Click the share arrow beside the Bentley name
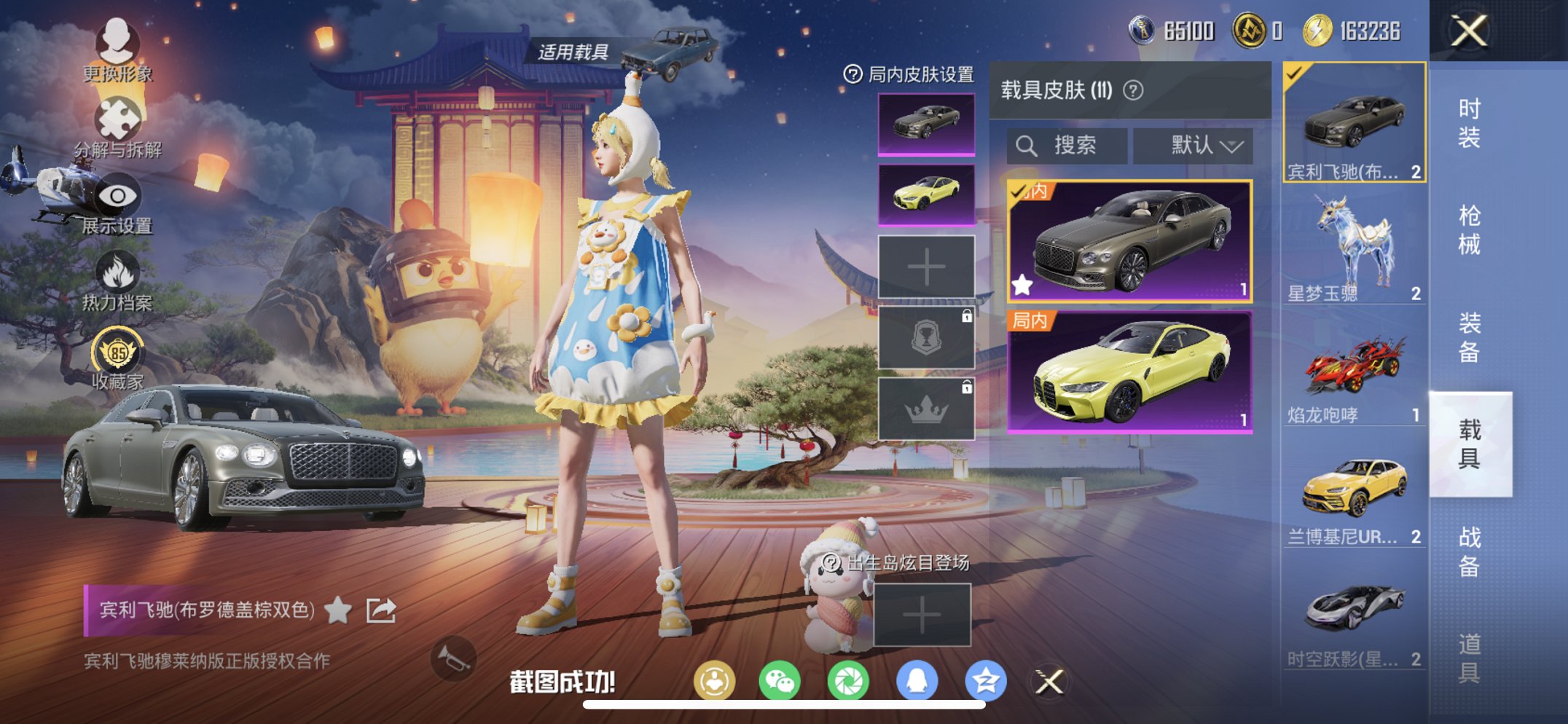The image size is (1568, 724). [x=380, y=609]
